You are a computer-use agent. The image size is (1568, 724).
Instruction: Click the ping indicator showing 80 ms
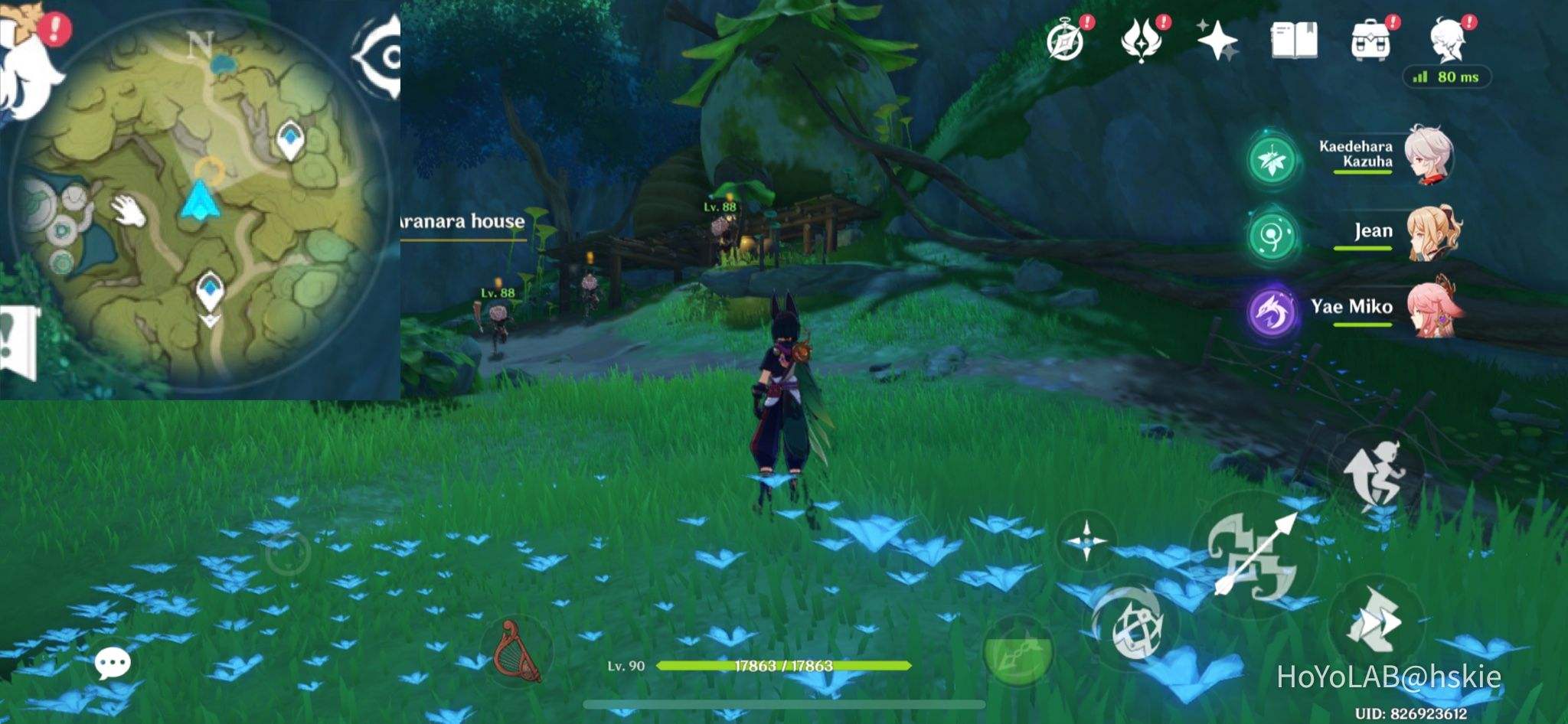pos(1446,77)
